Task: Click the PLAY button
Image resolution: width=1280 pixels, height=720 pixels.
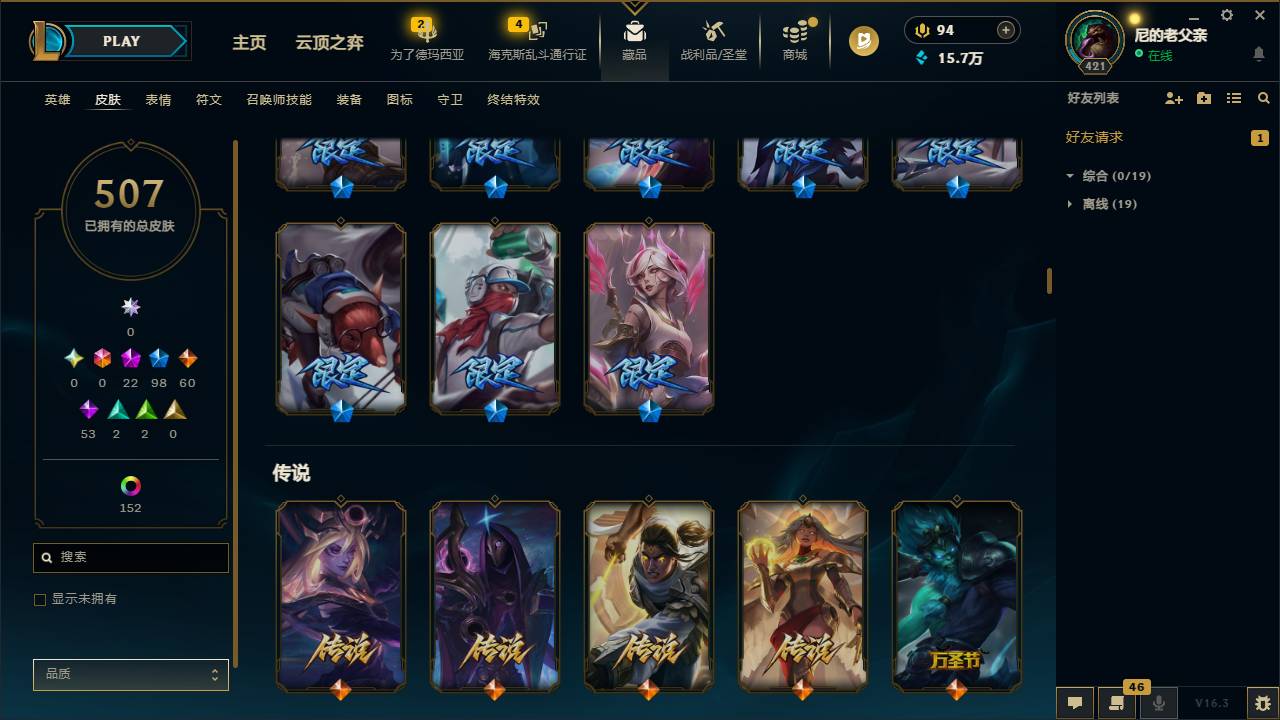Action: pyautogui.click(x=120, y=41)
